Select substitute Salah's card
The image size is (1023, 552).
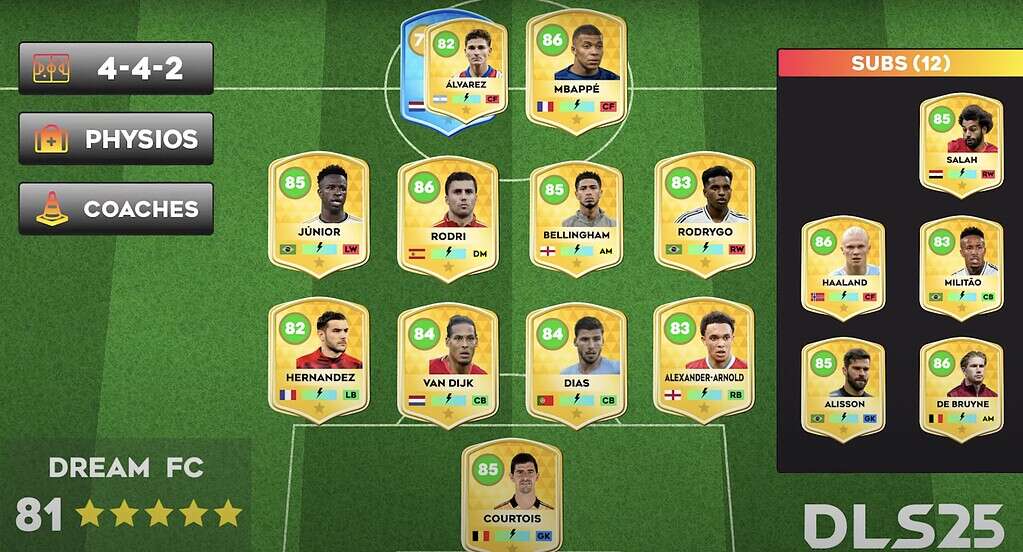pyautogui.click(x=960, y=145)
